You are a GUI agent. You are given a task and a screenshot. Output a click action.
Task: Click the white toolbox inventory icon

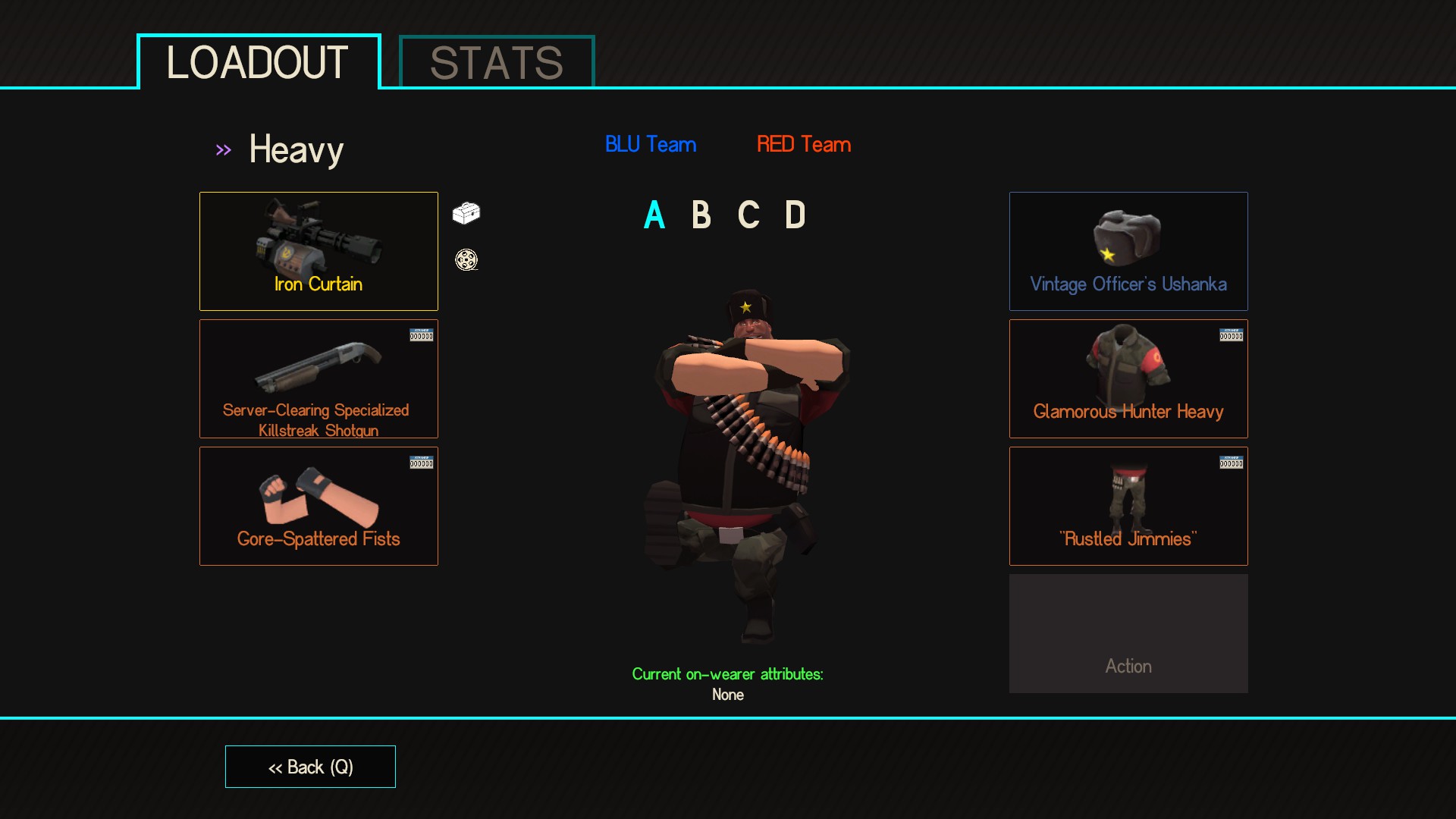(x=466, y=213)
